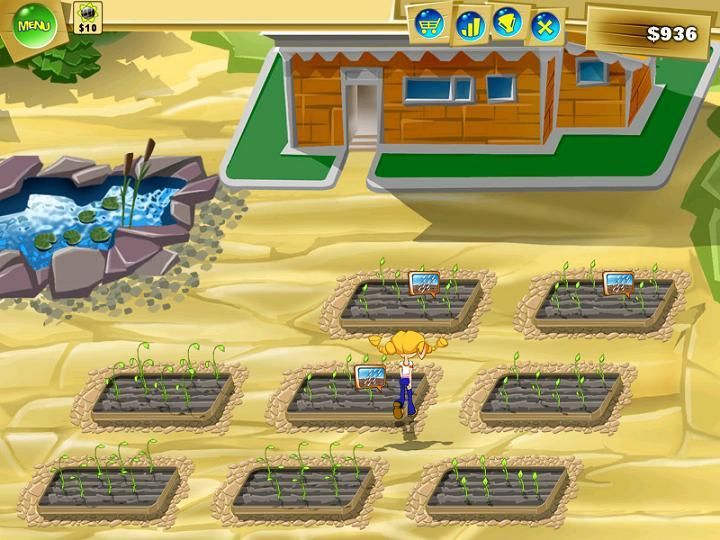The image size is (720, 540).
Task: Show the bar chart statistics
Action: click(x=469, y=24)
